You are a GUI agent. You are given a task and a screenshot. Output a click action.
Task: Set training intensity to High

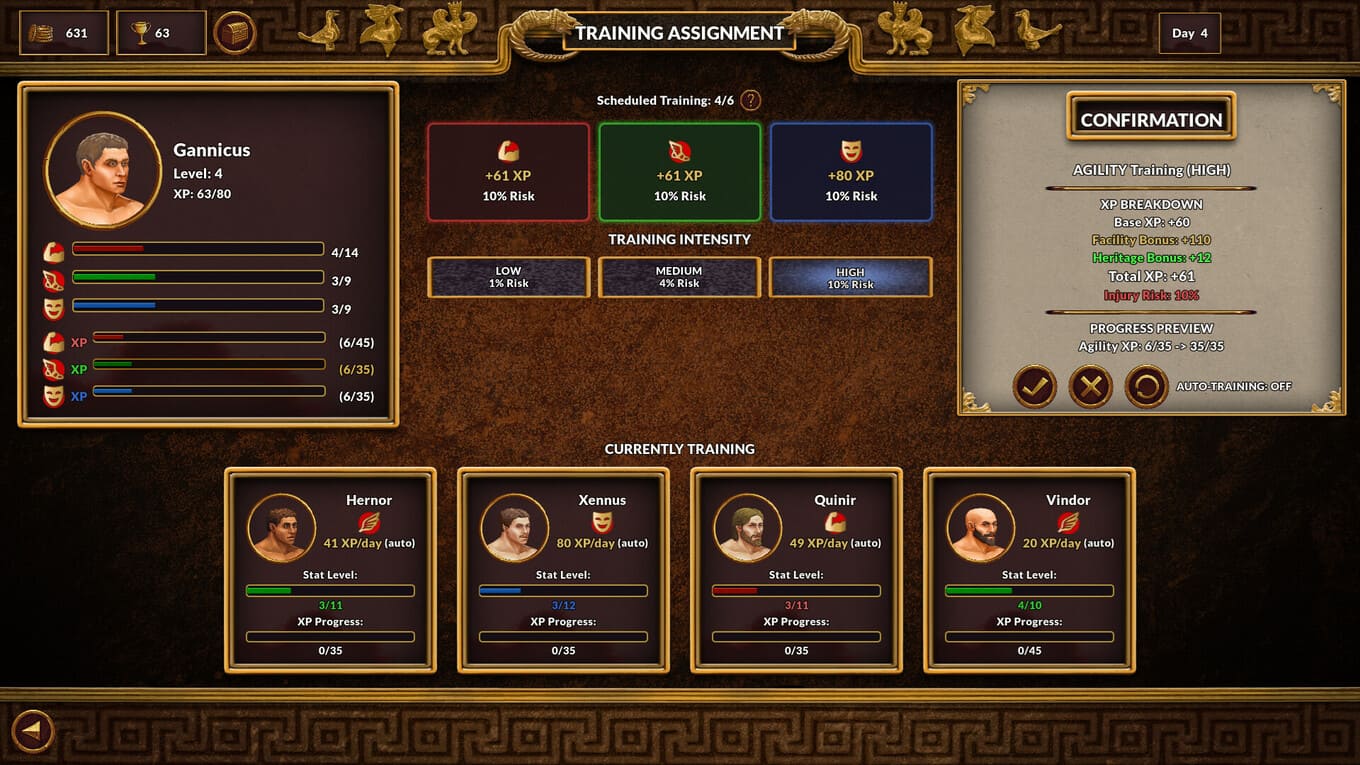[x=851, y=277]
